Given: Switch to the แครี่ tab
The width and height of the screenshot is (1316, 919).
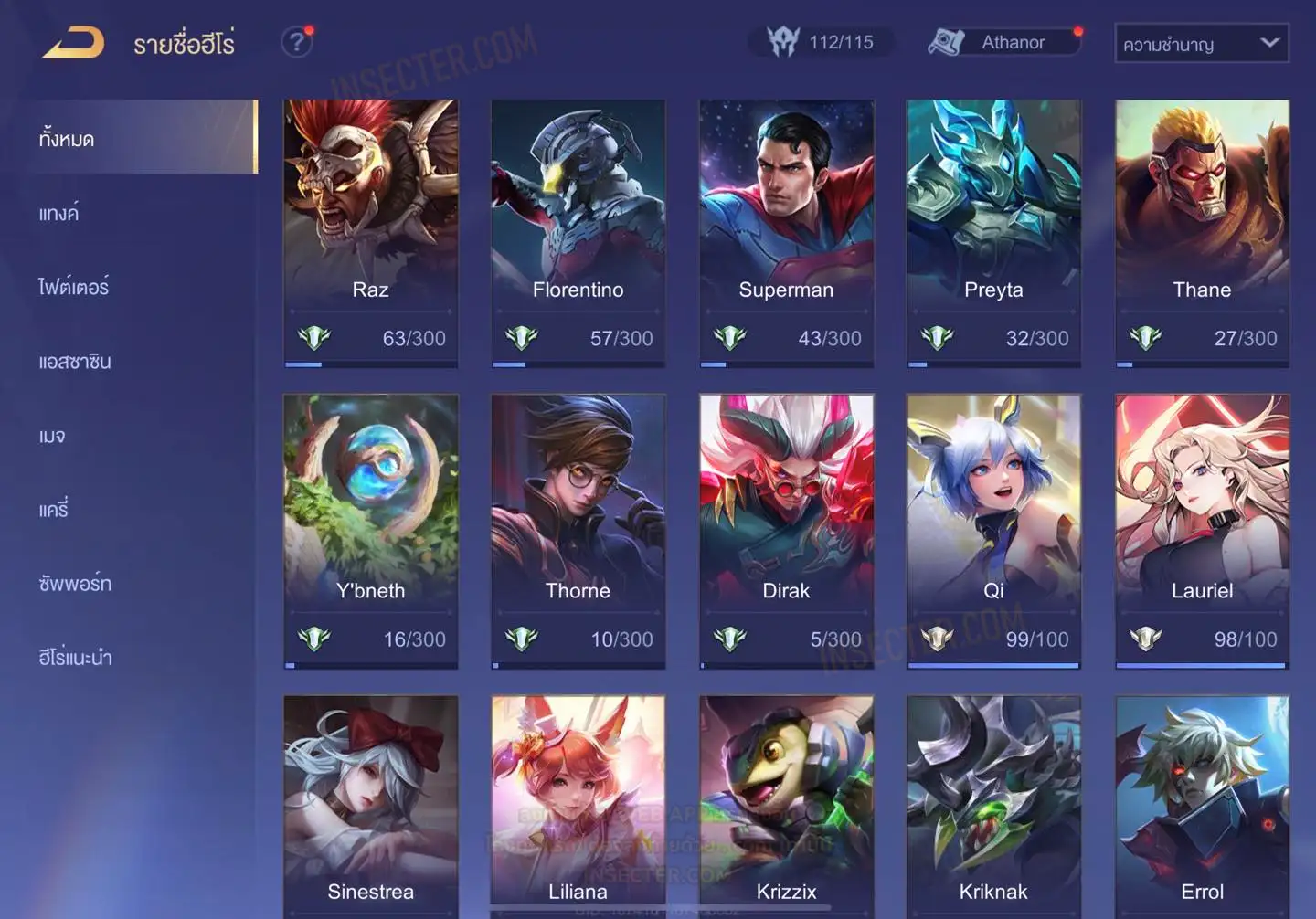Looking at the screenshot, I should pyautogui.click(x=53, y=510).
